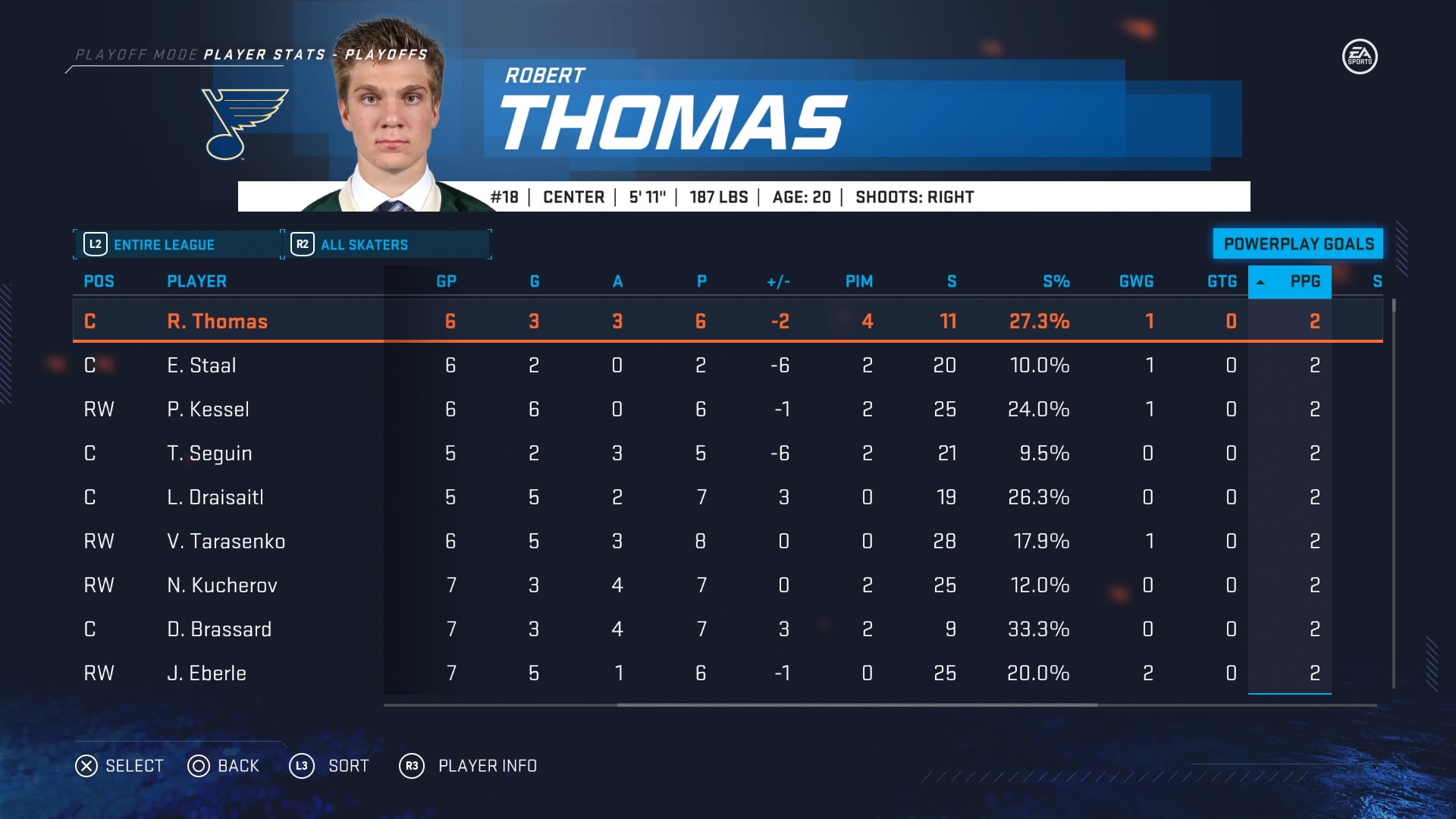The width and height of the screenshot is (1456, 819).
Task: Sort by the PIM column header
Action: pos(858,281)
